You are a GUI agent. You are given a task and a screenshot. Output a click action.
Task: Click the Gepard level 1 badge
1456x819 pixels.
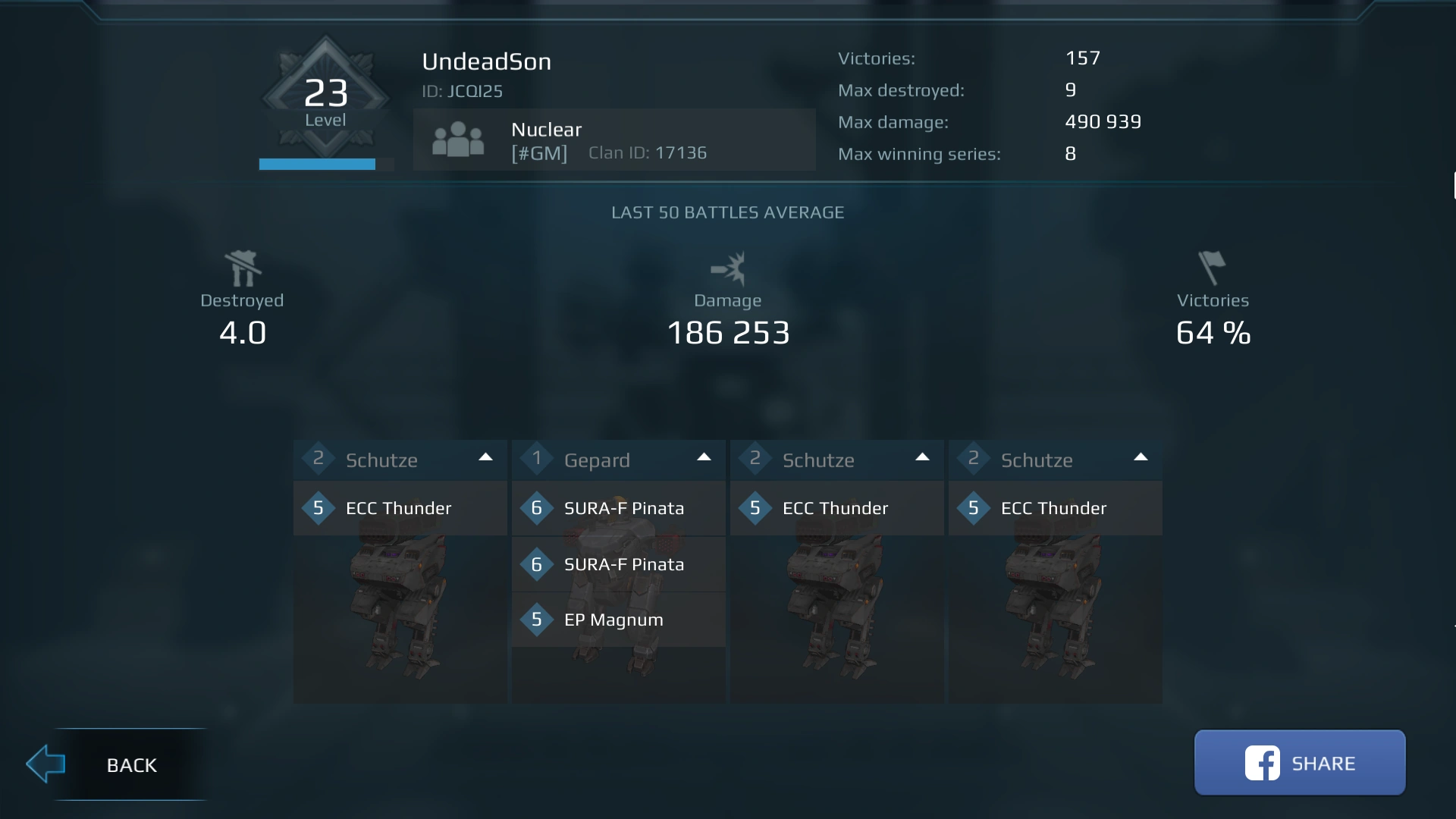(x=538, y=459)
